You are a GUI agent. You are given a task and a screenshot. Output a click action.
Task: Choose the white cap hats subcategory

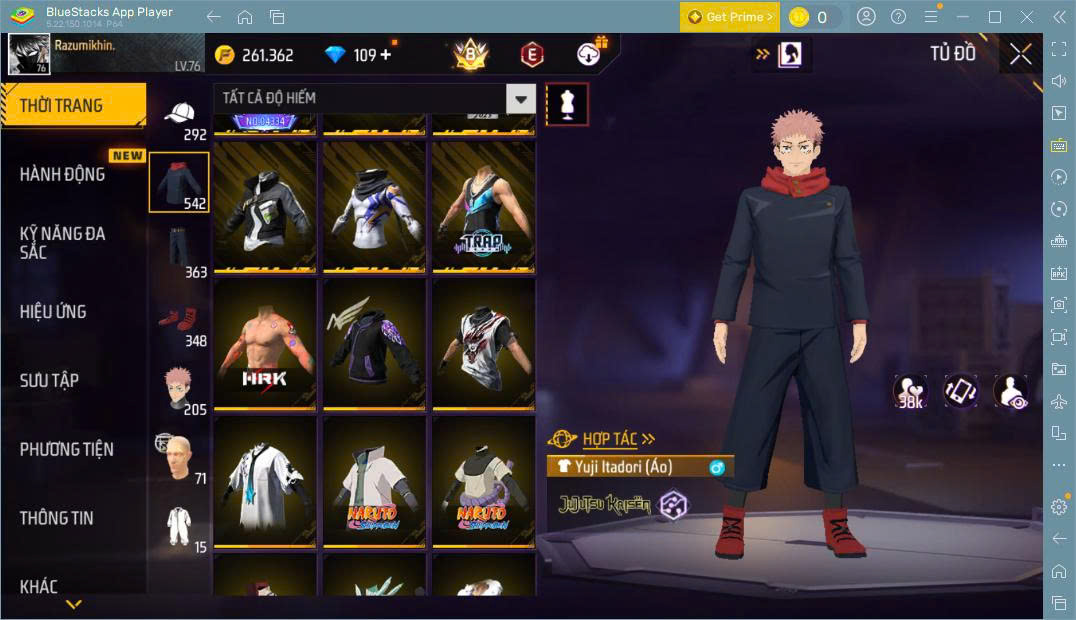180,117
